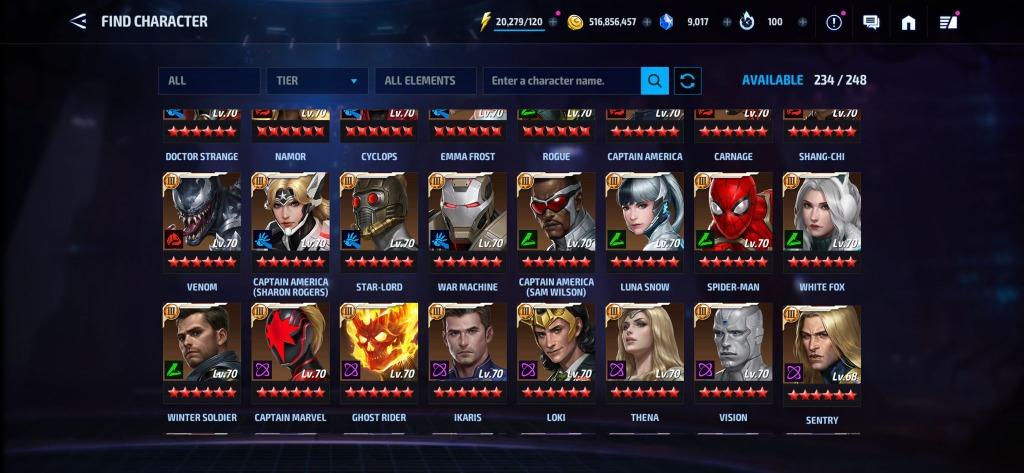Screen dimensions: 1024x473
Task: Go back from Find Character screen
Action: (78, 21)
